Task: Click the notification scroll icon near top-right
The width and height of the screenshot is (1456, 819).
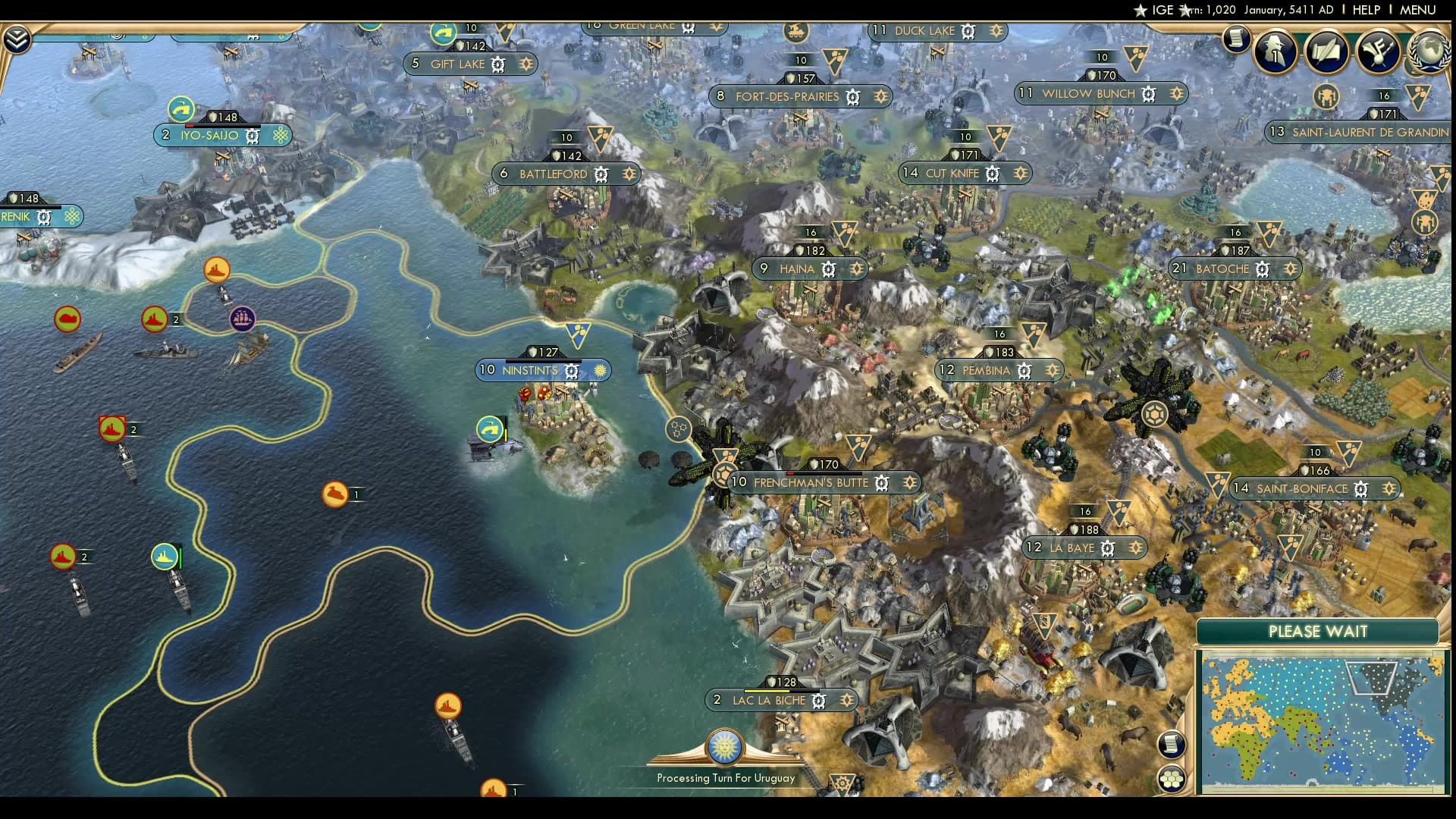Action: [x=1237, y=38]
